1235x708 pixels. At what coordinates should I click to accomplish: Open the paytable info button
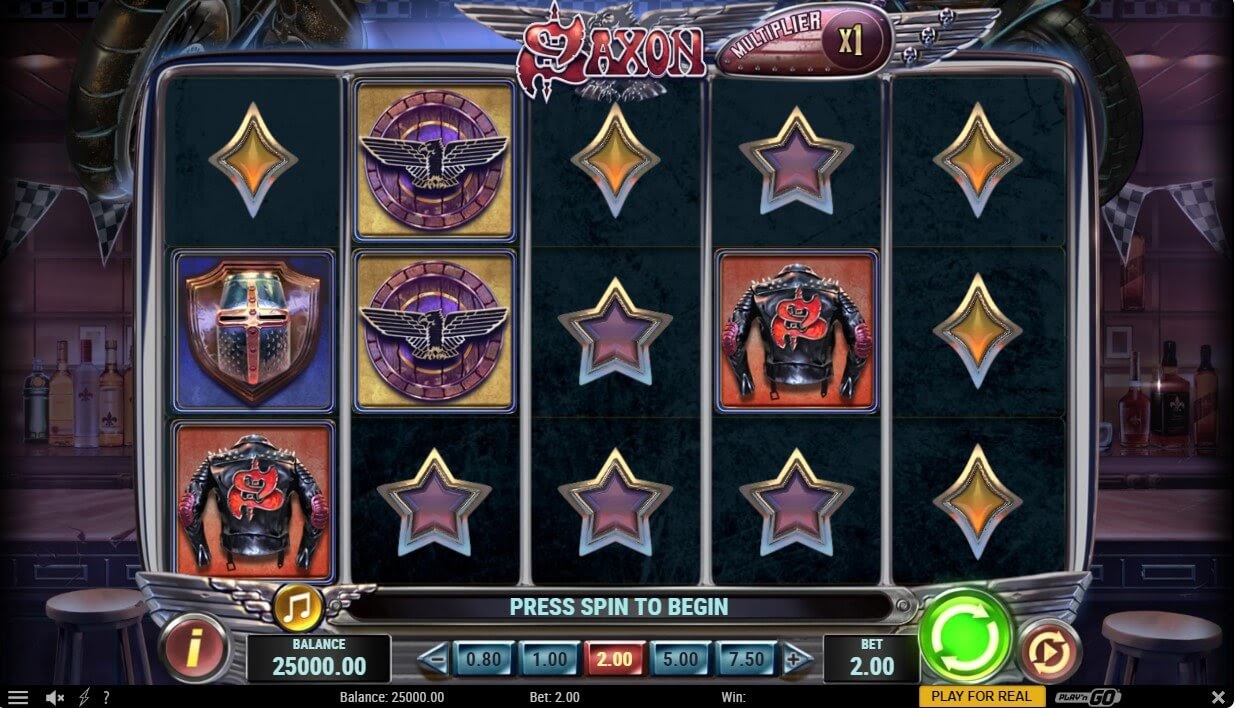(x=193, y=649)
